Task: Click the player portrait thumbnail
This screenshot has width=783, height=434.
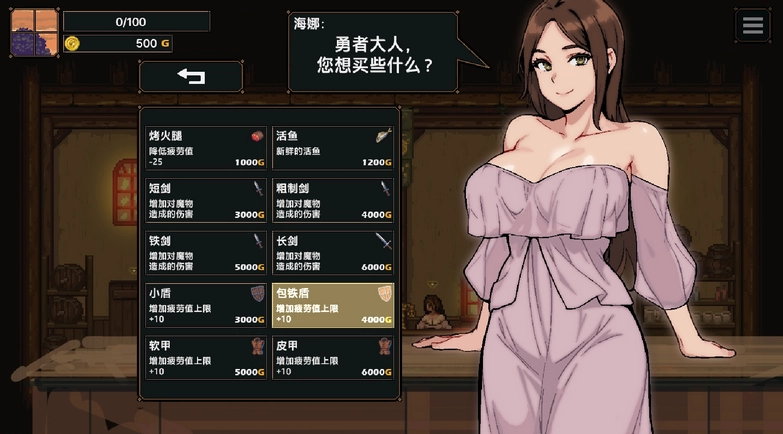Action: click(34, 32)
